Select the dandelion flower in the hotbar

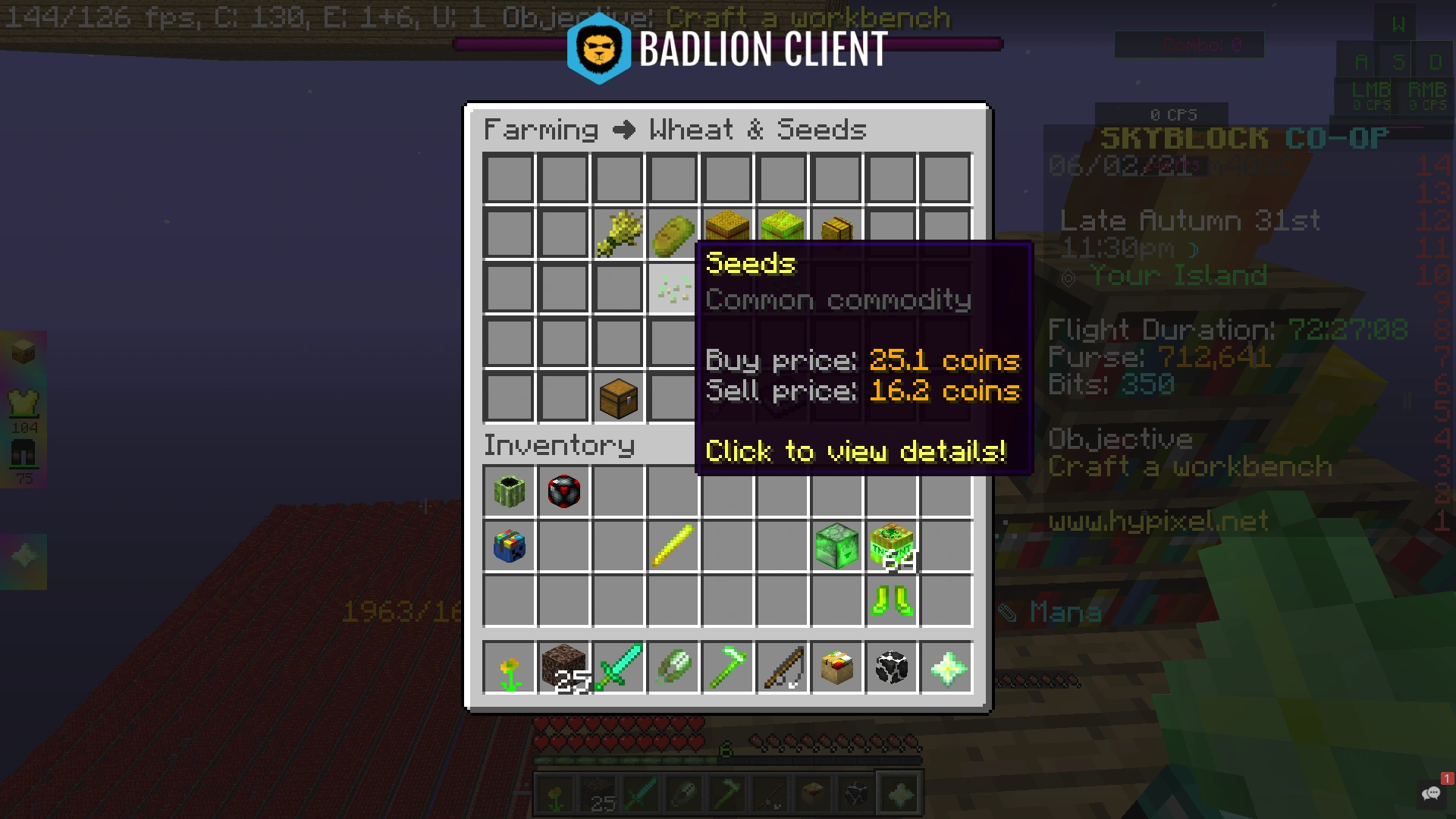click(509, 667)
